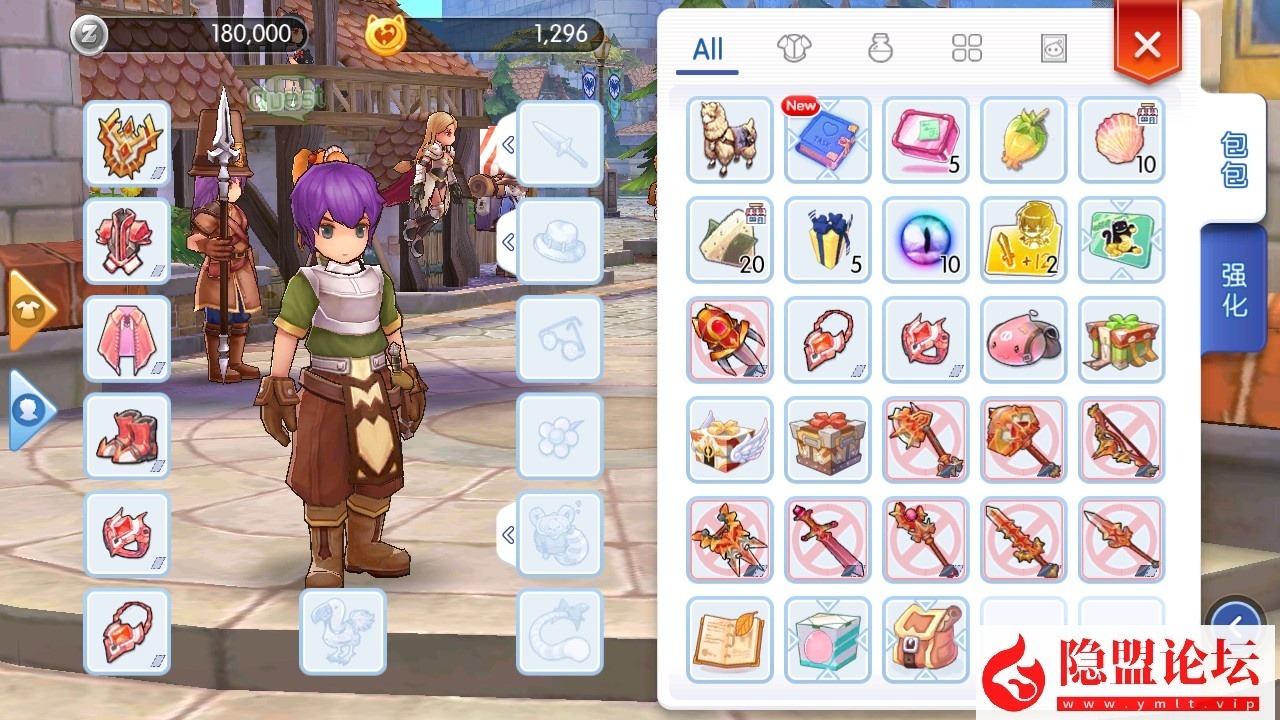Select the brown adventurer backpack item

[x=926, y=640]
